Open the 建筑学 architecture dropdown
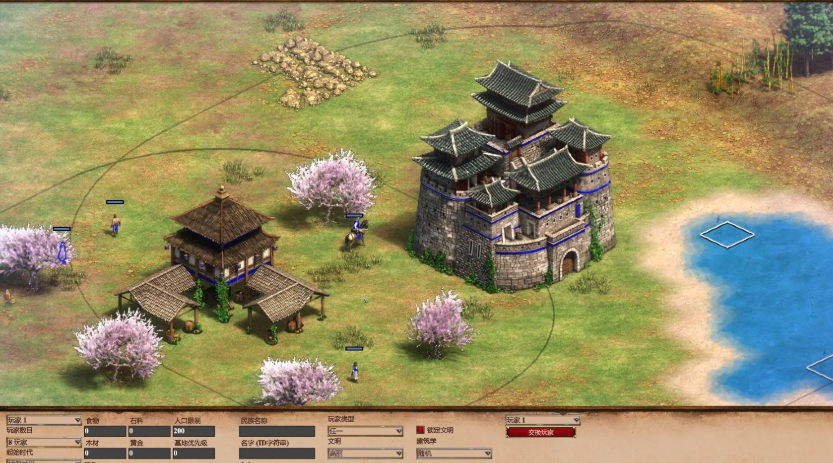The image size is (833, 463). 453,453
